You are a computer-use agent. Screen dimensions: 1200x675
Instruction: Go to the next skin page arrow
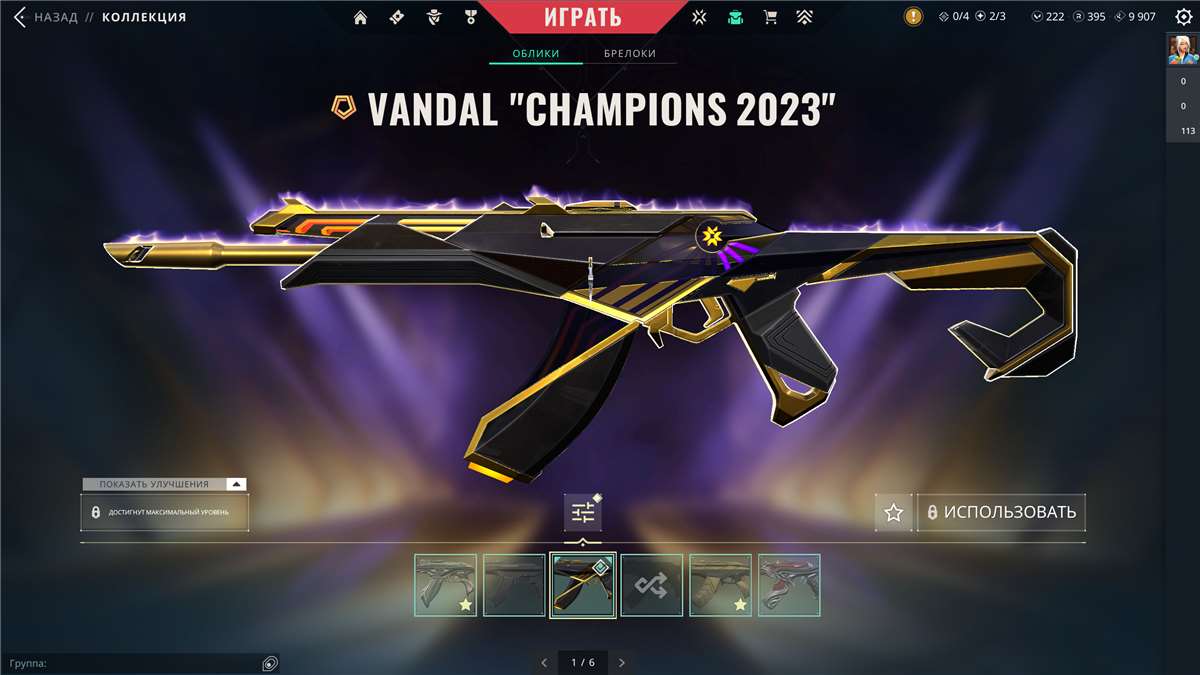[622, 662]
